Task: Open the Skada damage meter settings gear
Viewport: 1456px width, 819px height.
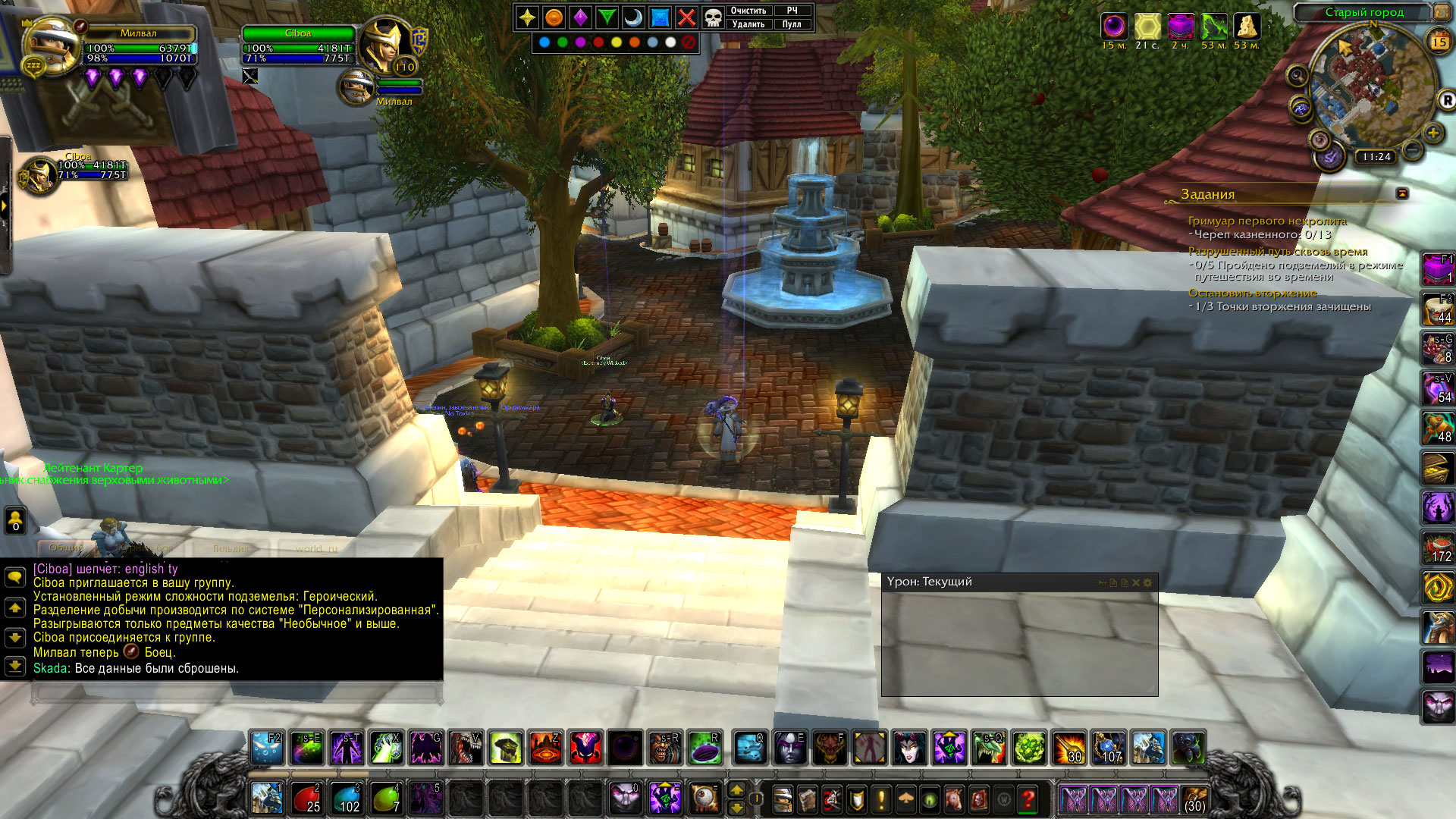Action: pyautogui.click(x=1147, y=582)
